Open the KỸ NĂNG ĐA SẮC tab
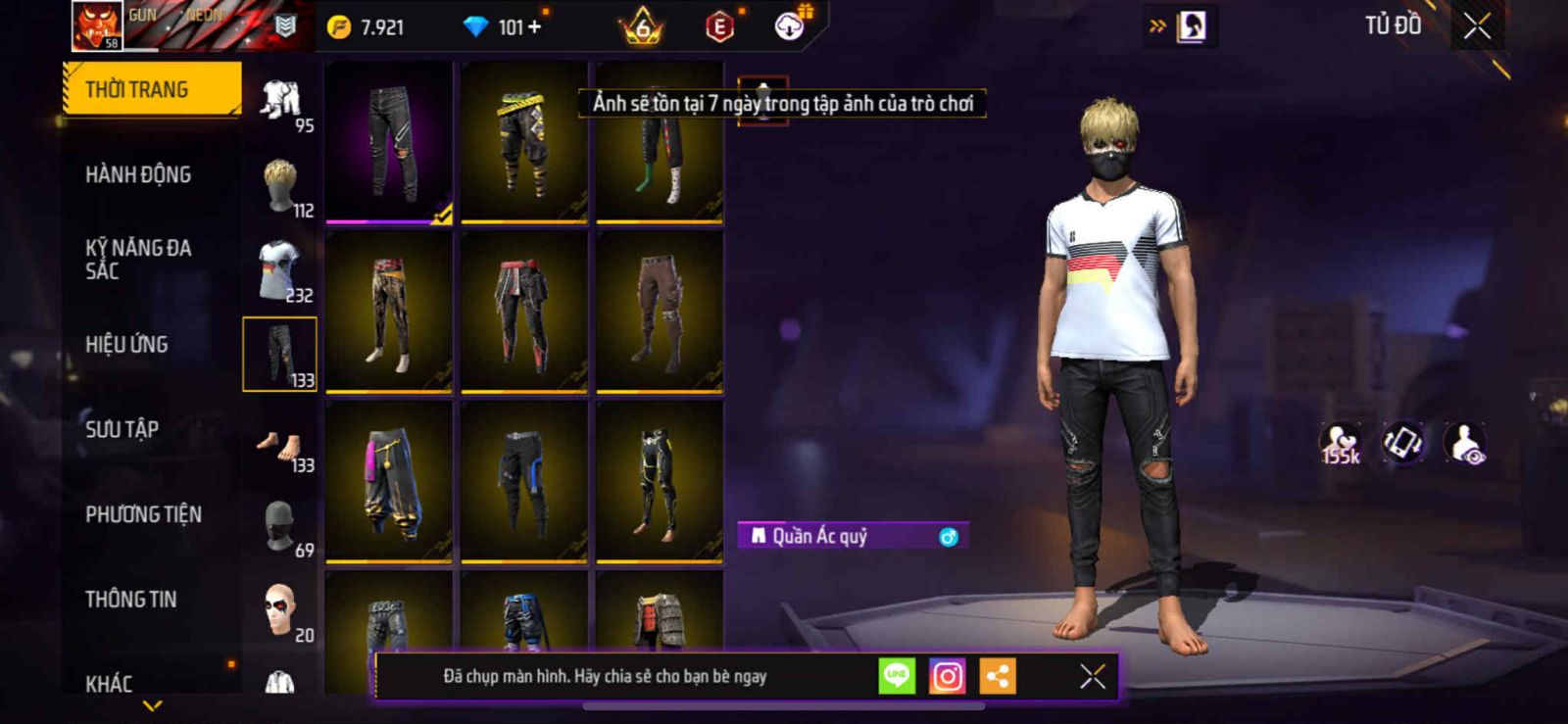The width and height of the screenshot is (1568, 724). click(138, 259)
